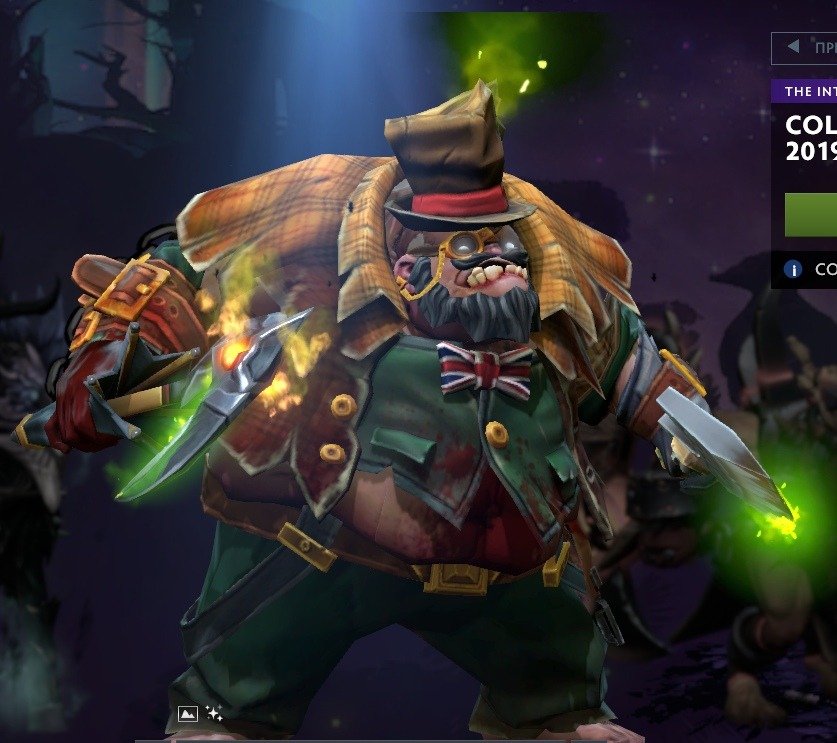This screenshot has width=837, height=743.
Task: Toggle the sparkles effects icon
Action: tap(214, 713)
